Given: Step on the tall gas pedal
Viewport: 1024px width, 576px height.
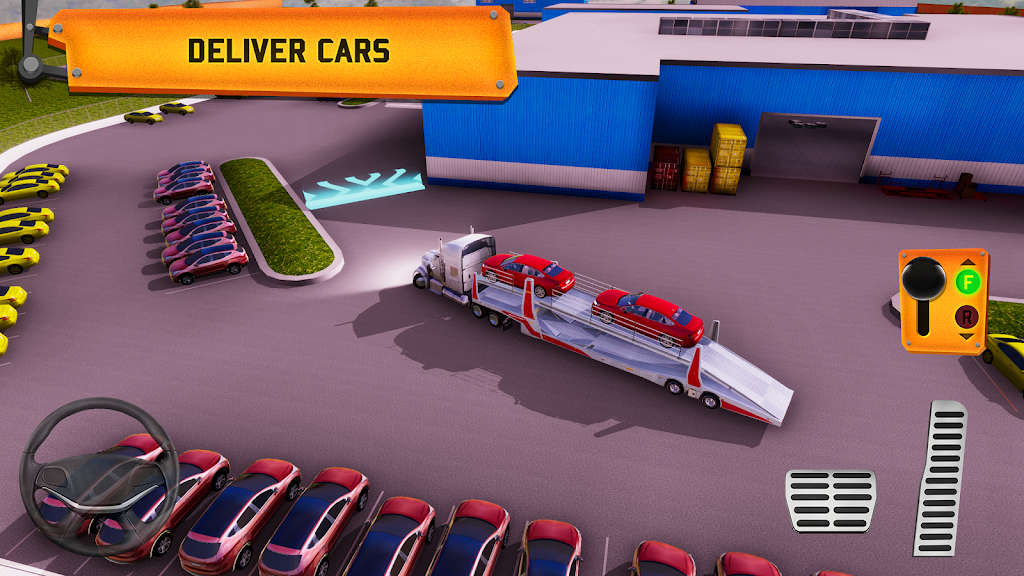Looking at the screenshot, I should pyautogui.click(x=940, y=477).
